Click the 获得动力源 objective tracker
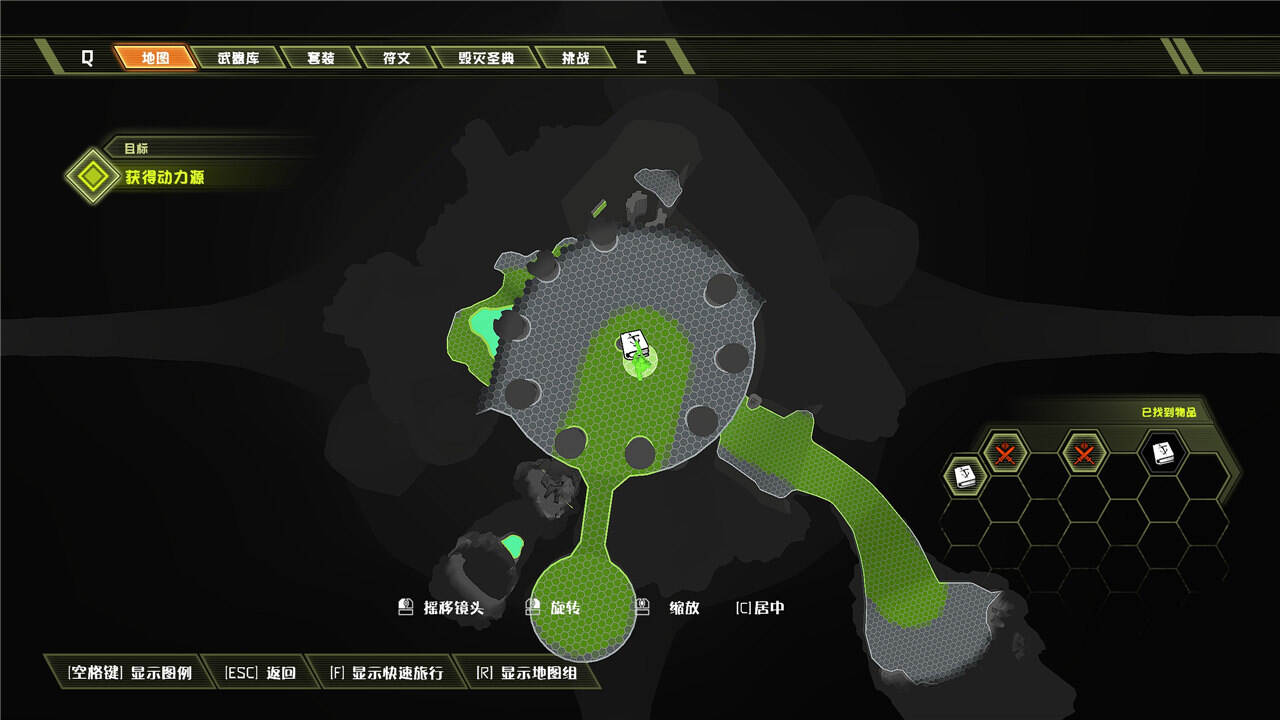Screen dimensions: 1280x720 pyautogui.click(x=165, y=177)
